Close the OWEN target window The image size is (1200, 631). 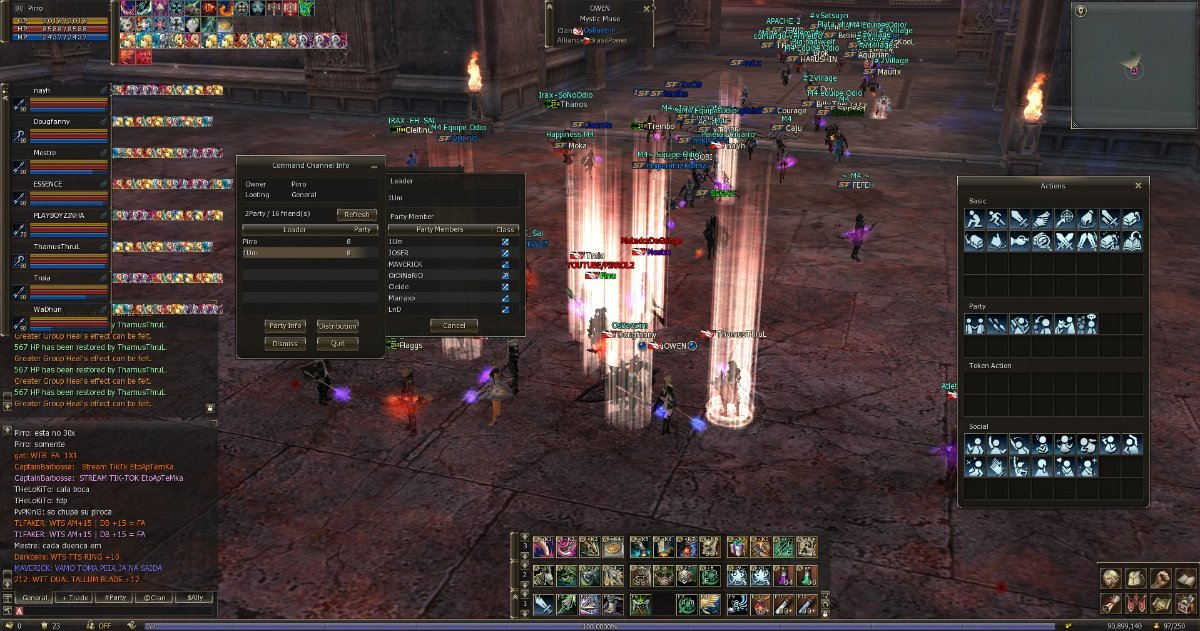pos(647,7)
